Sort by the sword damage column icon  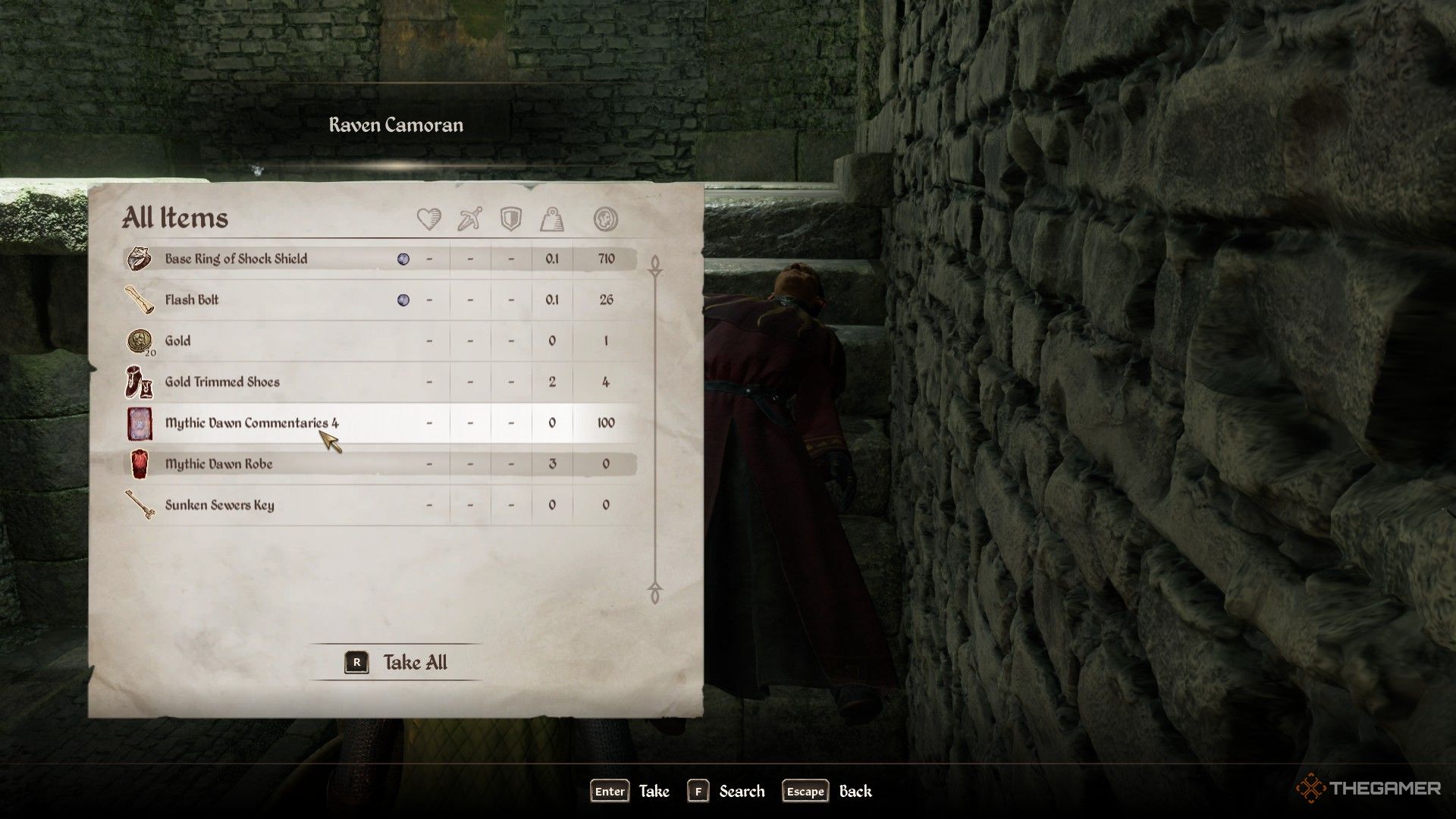[x=470, y=219]
